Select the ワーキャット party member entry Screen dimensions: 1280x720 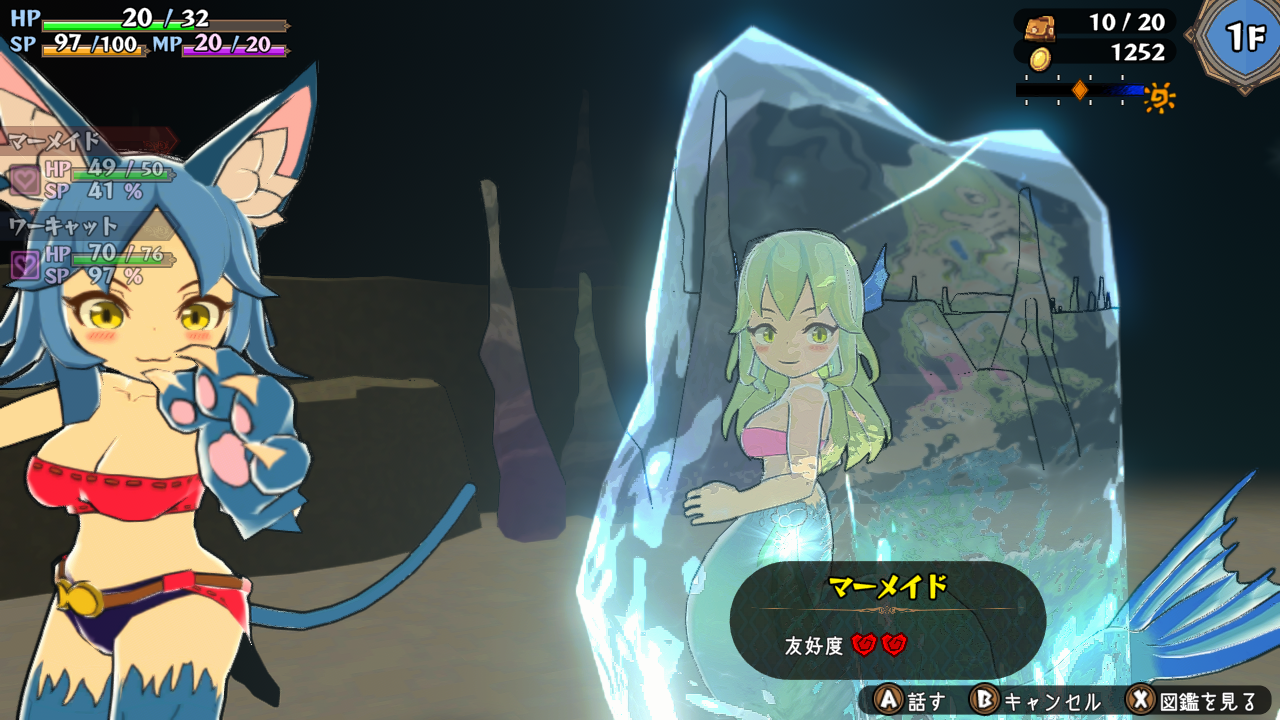click(x=64, y=227)
